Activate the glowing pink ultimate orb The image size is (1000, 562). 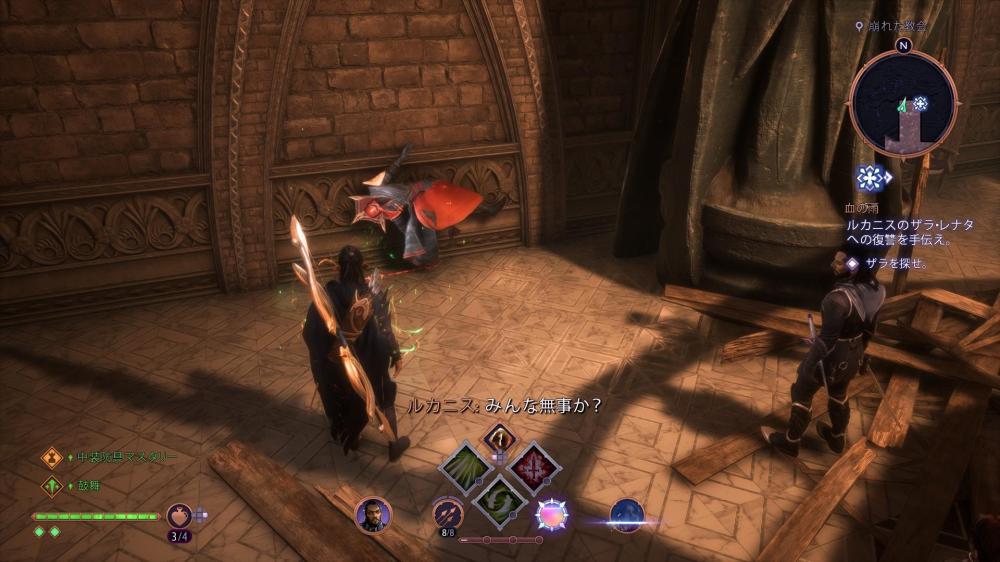(x=552, y=514)
